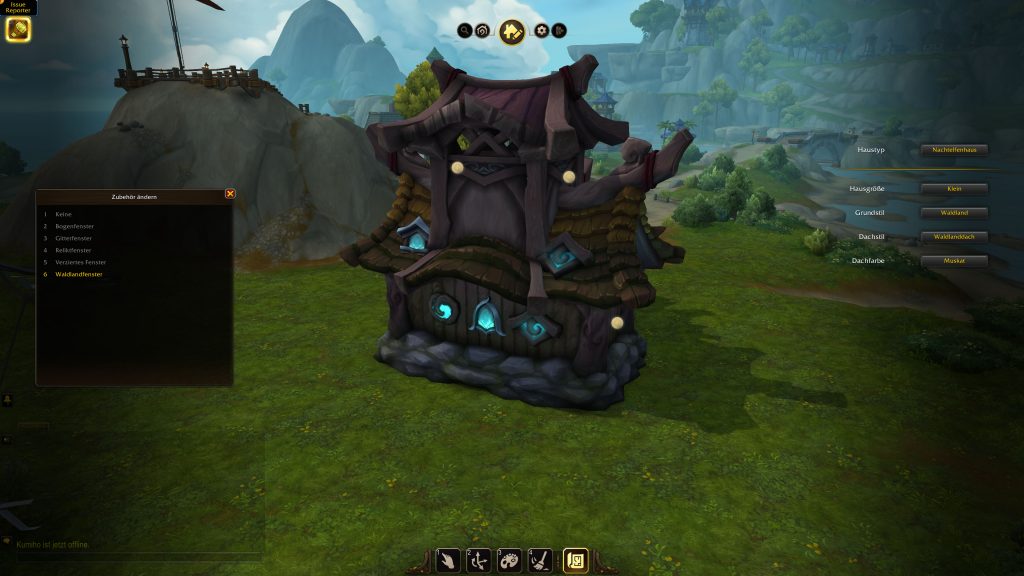Click the magnifying glass mode icon
The image size is (1024, 576).
coord(465,31)
